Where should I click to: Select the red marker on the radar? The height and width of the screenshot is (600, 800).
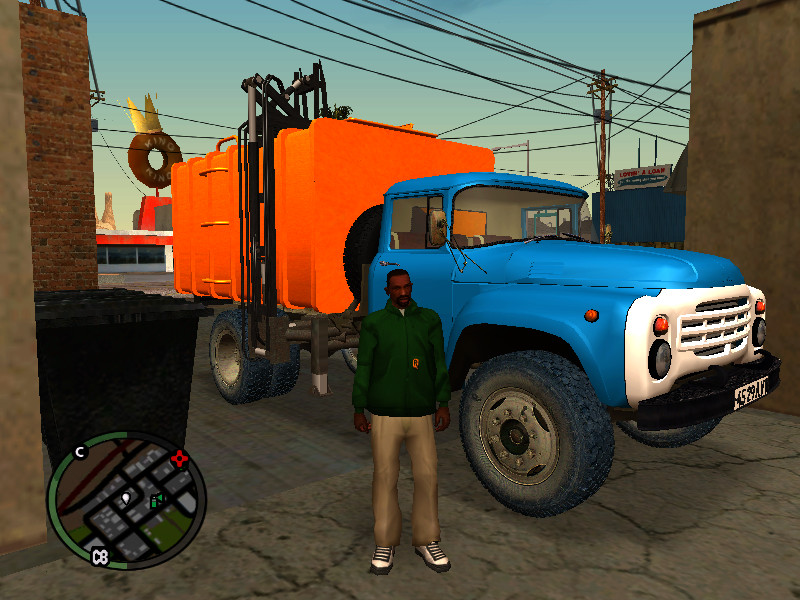point(180,459)
